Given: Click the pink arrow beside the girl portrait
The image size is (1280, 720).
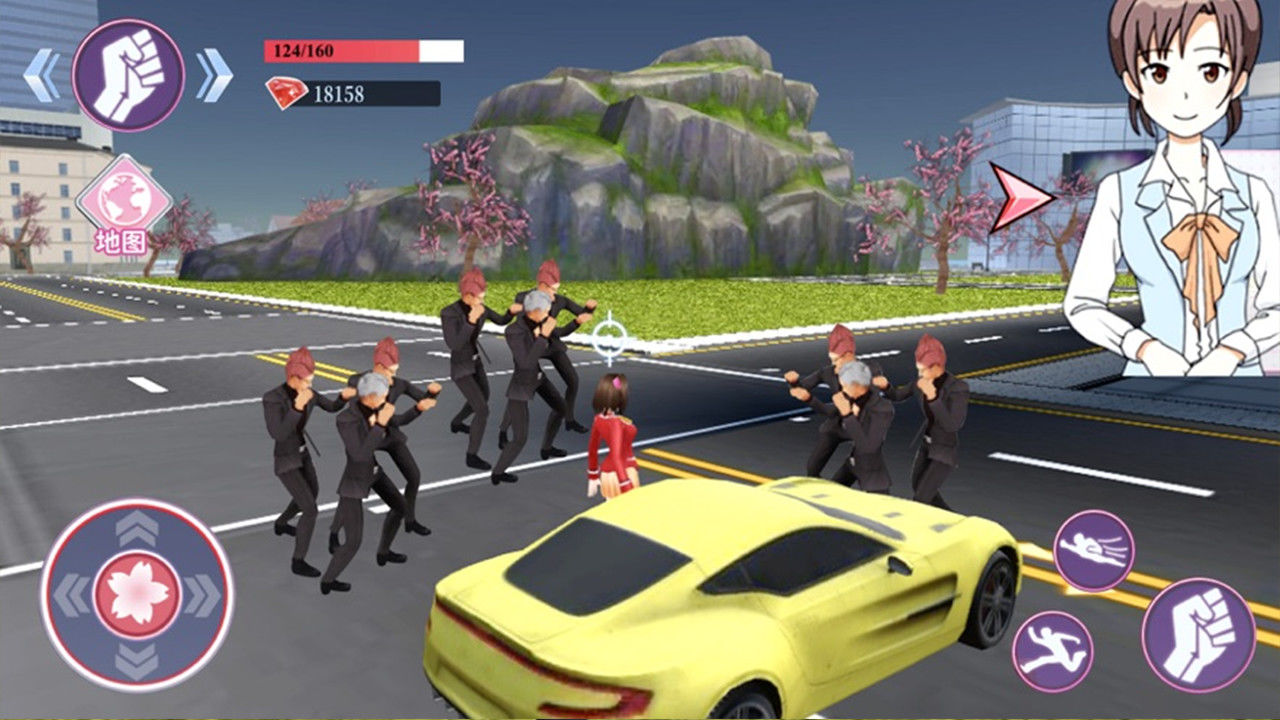Looking at the screenshot, I should pyautogui.click(x=1021, y=197).
